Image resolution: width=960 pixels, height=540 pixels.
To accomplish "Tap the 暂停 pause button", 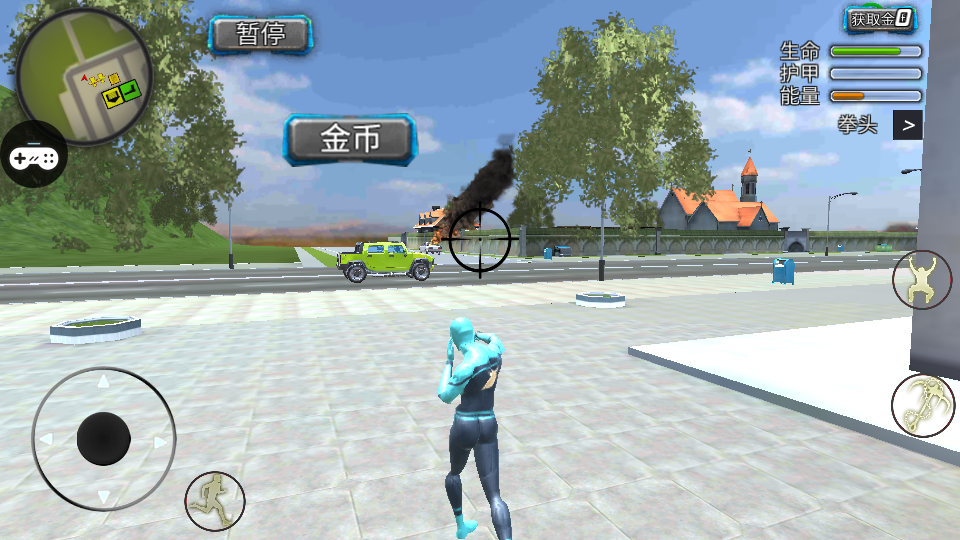I will click(261, 35).
